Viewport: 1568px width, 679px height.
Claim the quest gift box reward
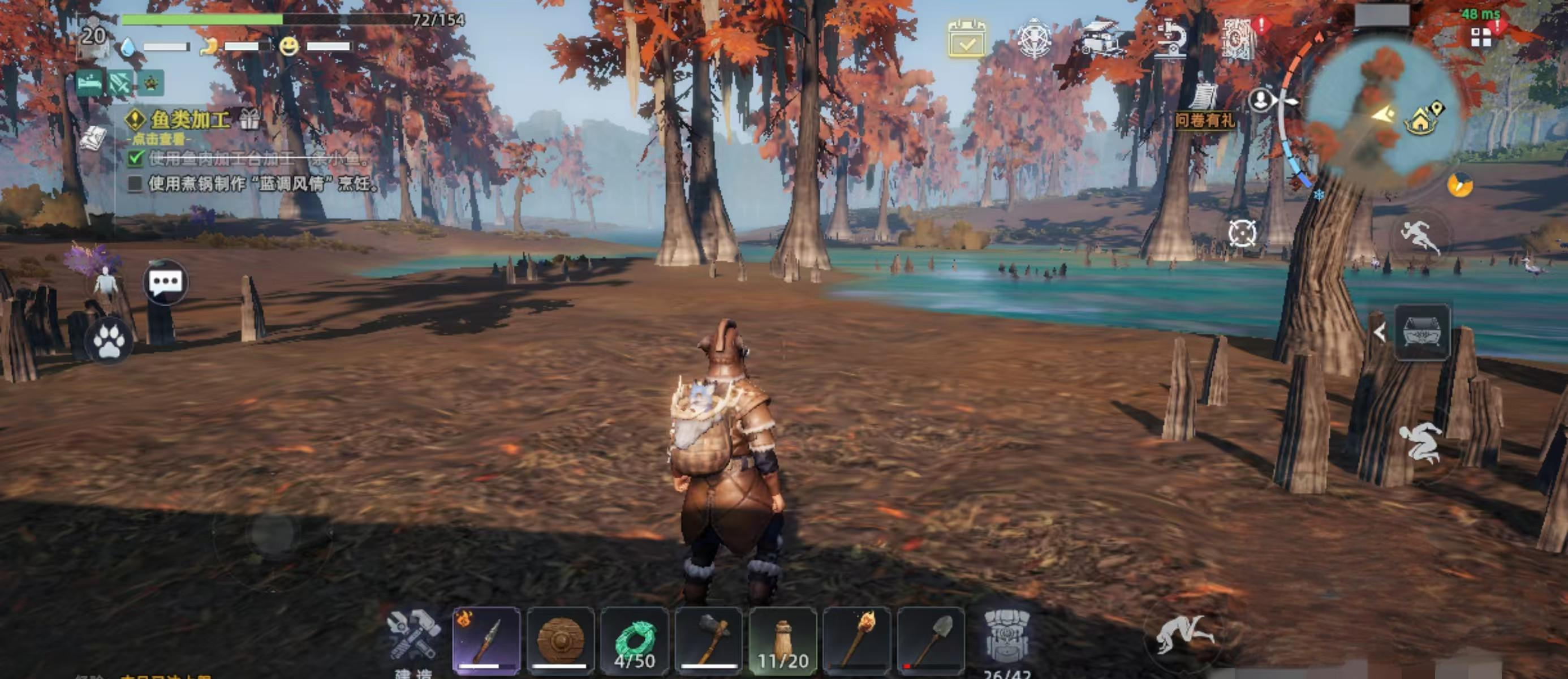249,119
